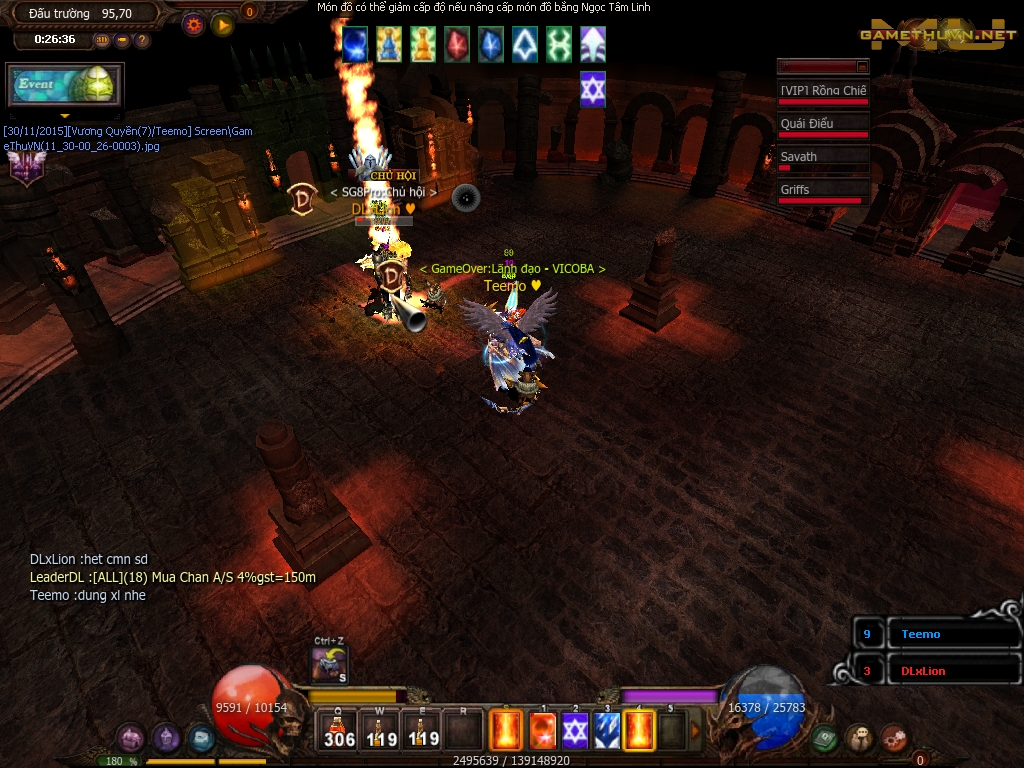Activate the blue lightning skill in the hotbar
The height and width of the screenshot is (768, 1024).
click(x=607, y=731)
